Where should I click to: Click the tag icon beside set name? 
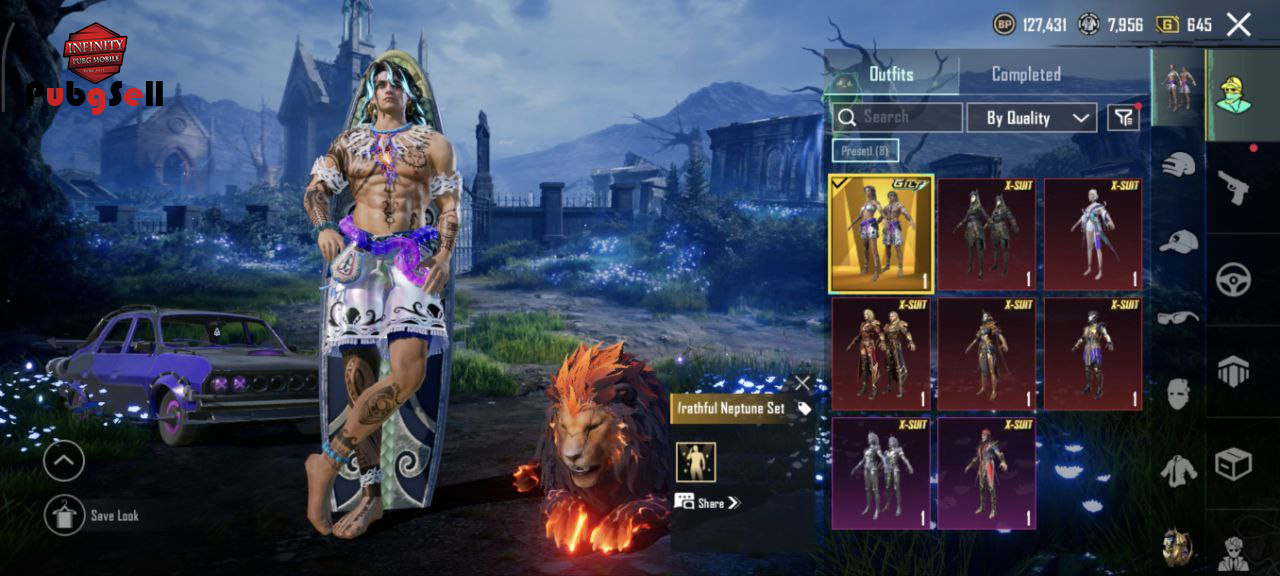[804, 408]
